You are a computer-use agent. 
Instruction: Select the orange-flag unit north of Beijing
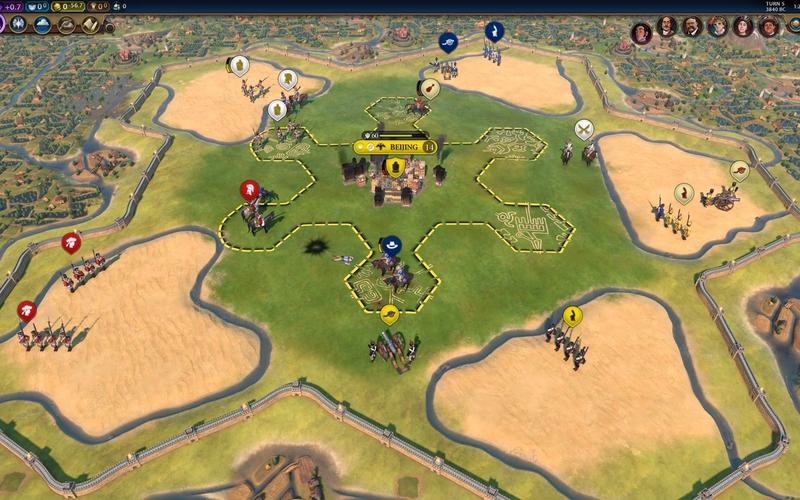[424, 88]
